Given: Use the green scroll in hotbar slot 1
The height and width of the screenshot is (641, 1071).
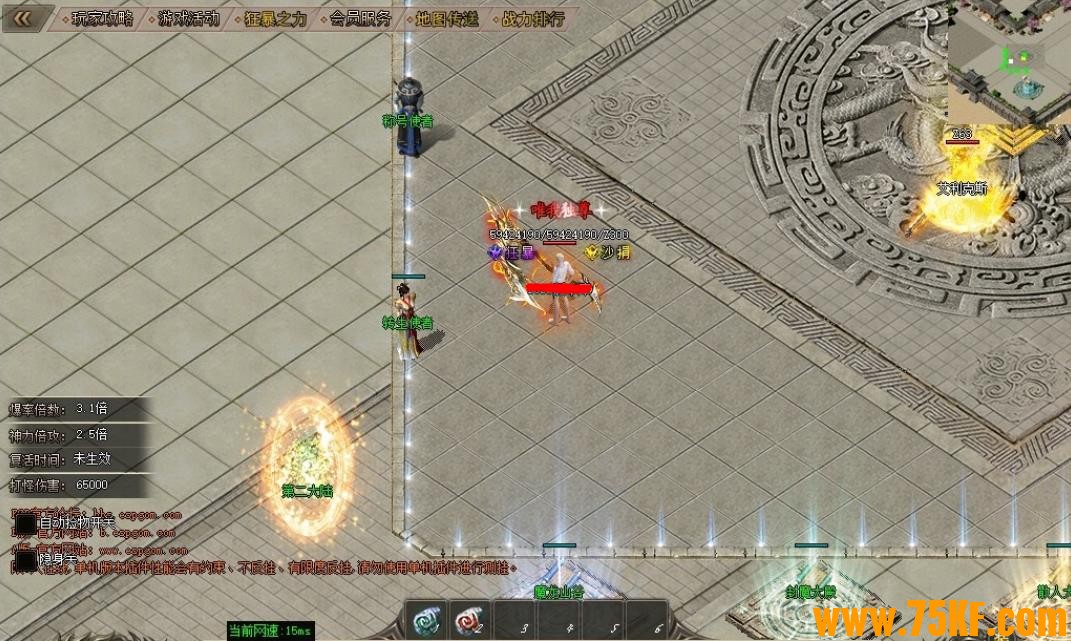Looking at the screenshot, I should tap(426, 622).
